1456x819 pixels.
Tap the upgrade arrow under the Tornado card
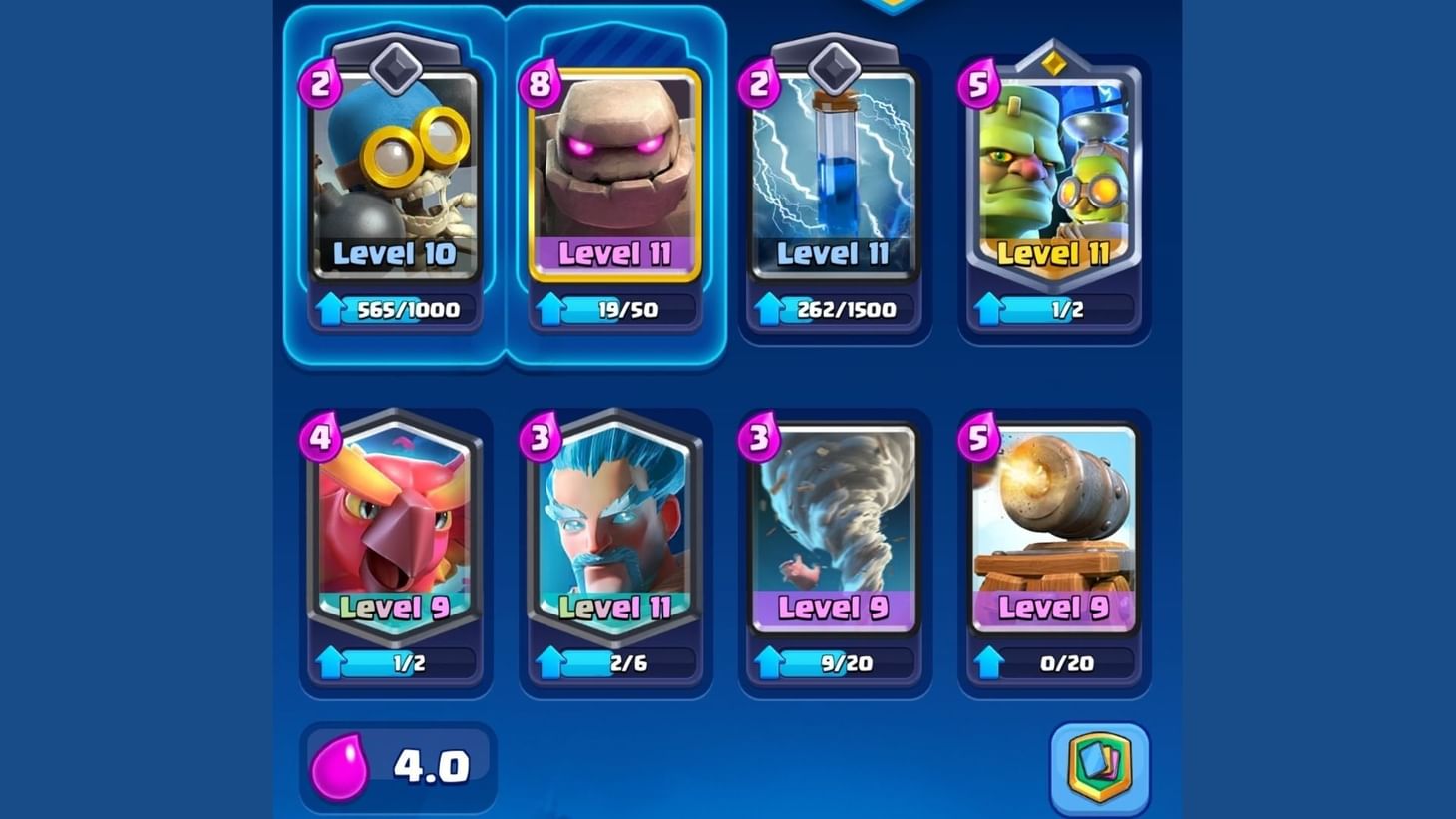tap(767, 662)
